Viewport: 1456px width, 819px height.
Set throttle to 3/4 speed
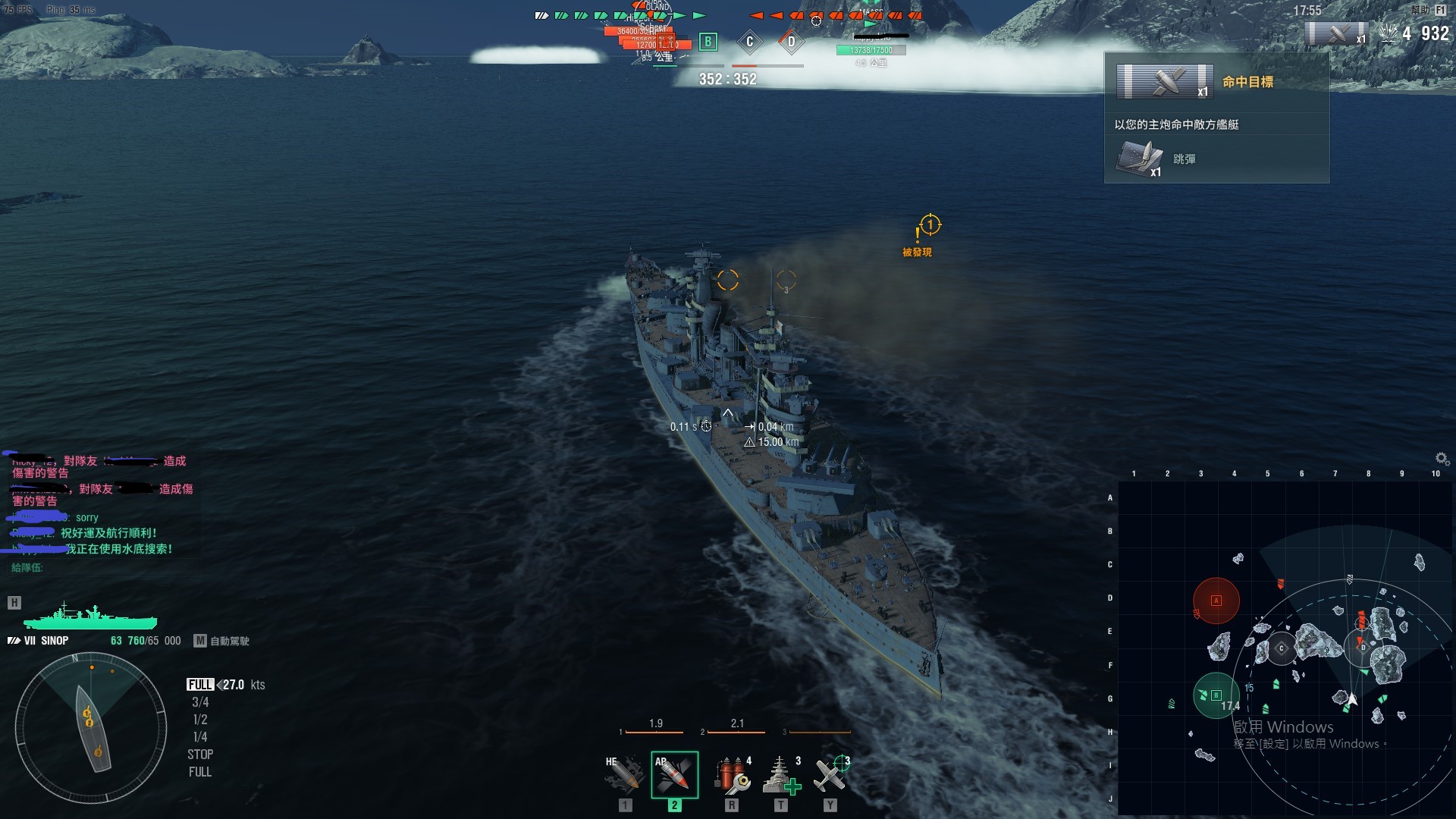(x=200, y=702)
